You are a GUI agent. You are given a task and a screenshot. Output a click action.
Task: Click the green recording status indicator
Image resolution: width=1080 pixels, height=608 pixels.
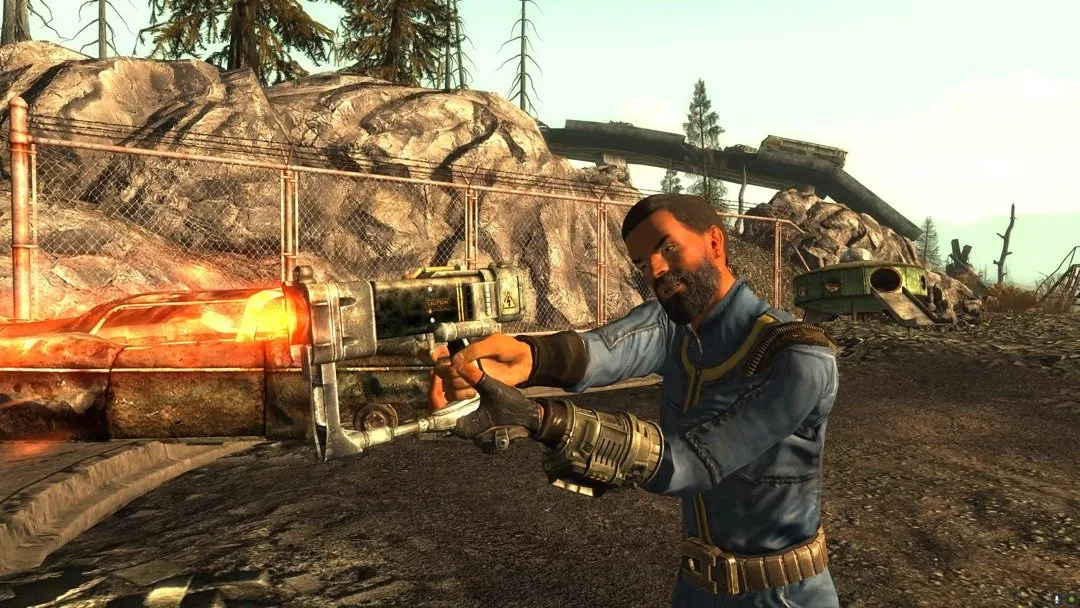tap(1071, 599)
